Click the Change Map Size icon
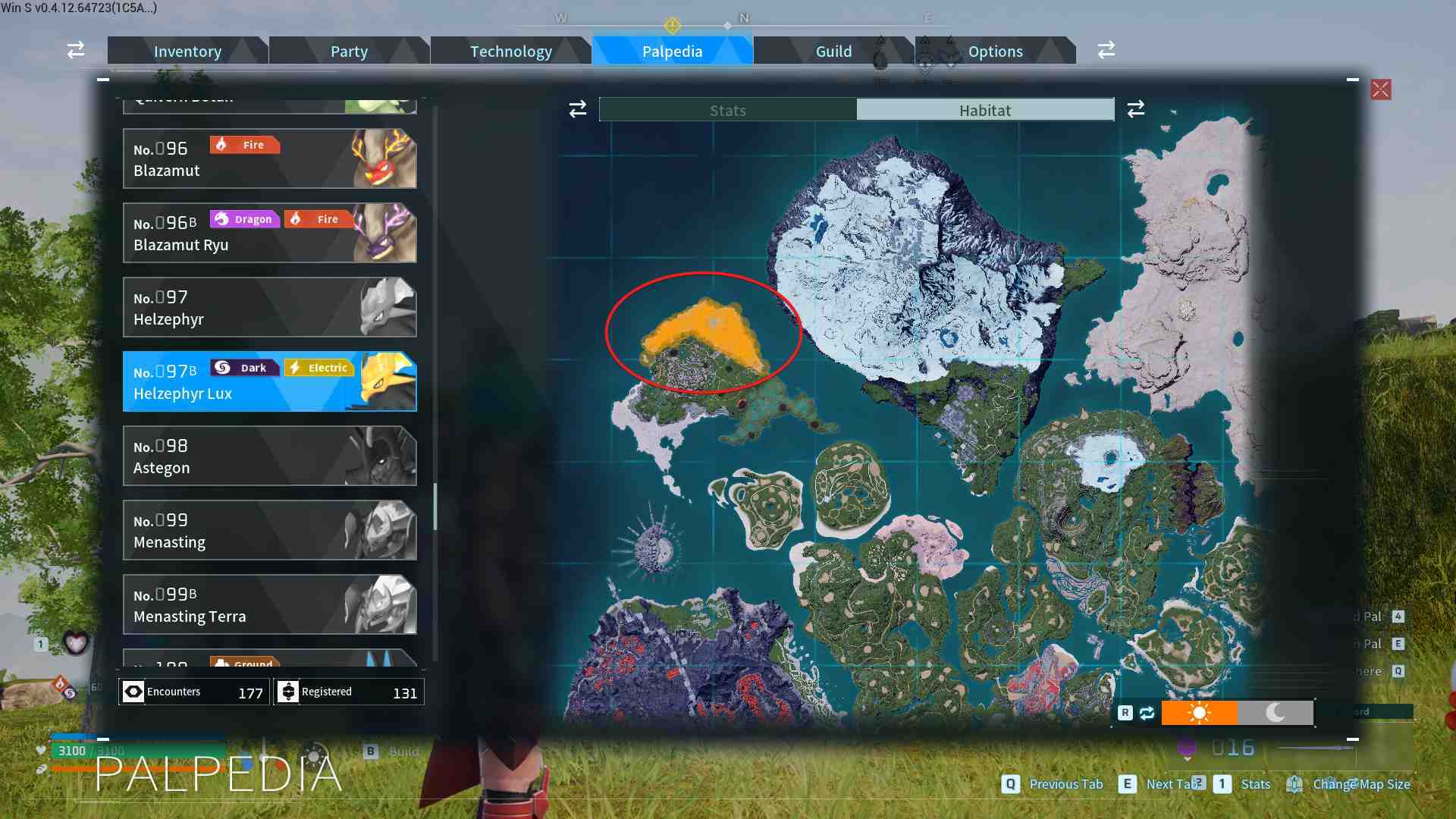 pos(1294,783)
